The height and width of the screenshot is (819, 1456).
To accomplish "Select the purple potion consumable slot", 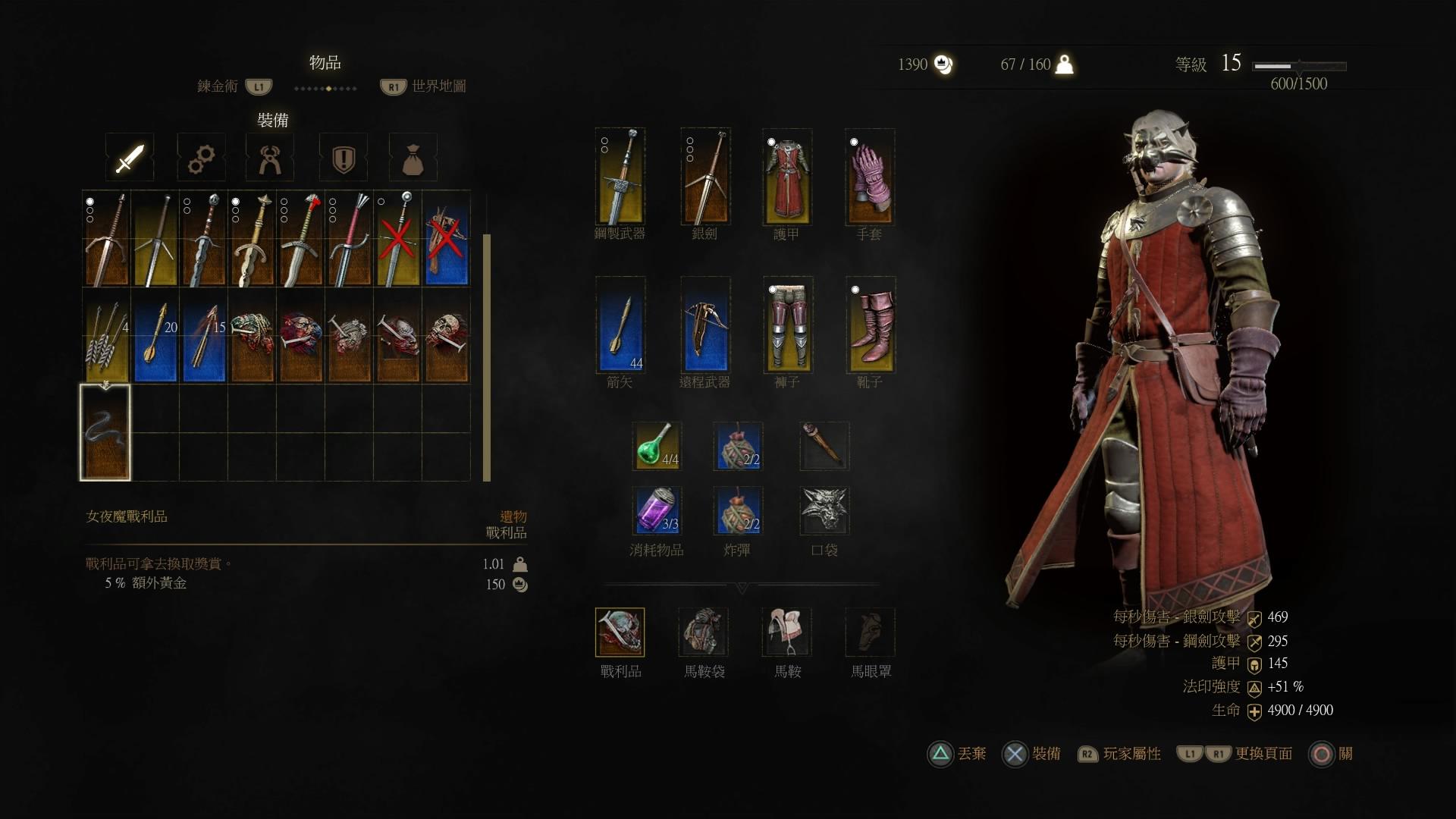I will (657, 511).
